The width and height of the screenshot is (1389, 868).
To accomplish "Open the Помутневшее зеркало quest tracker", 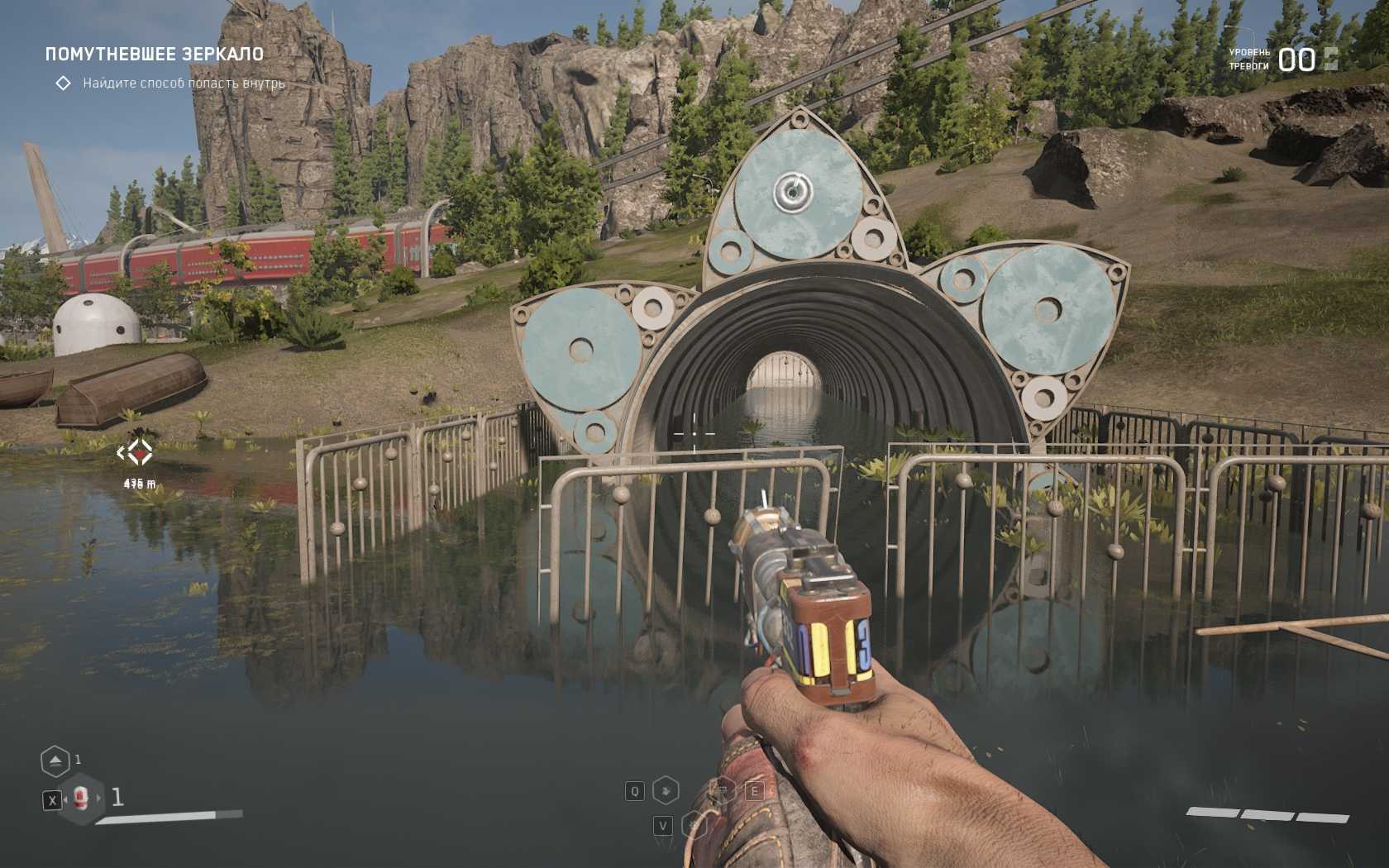I will 155,55.
